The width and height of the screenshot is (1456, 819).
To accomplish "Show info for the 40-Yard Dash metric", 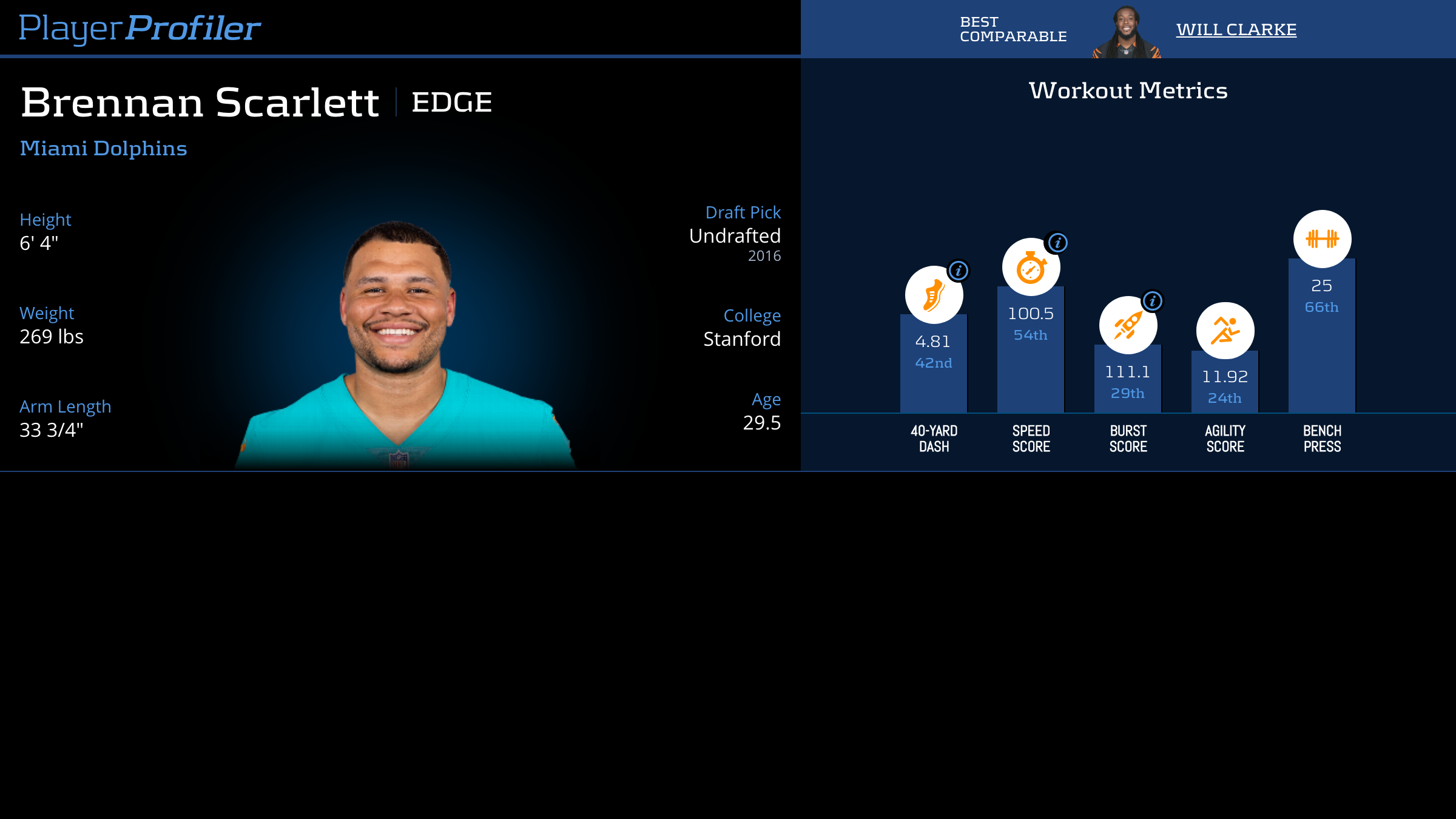I will point(959,271).
